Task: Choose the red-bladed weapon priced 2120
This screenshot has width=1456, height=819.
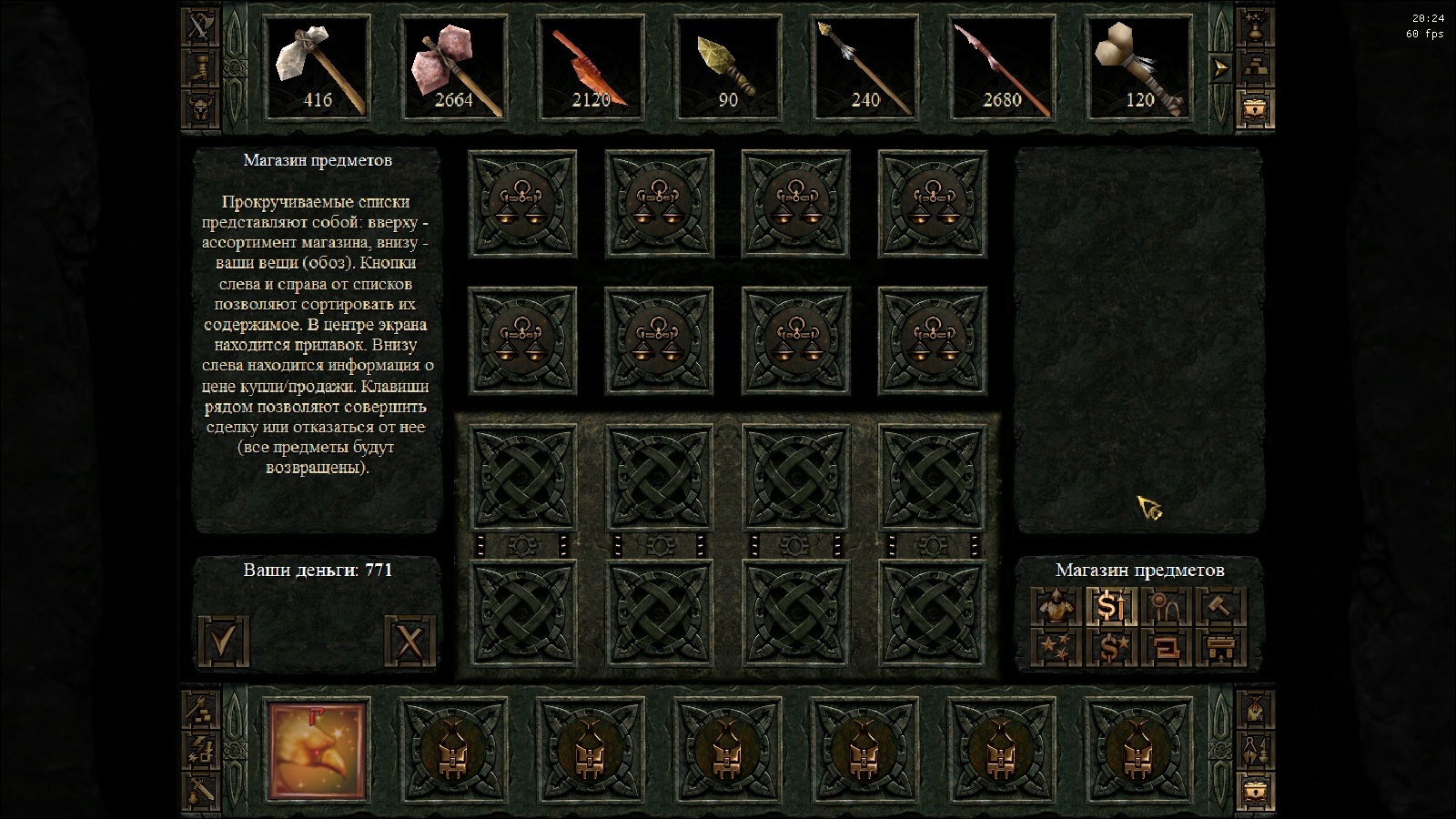Action: [591, 68]
